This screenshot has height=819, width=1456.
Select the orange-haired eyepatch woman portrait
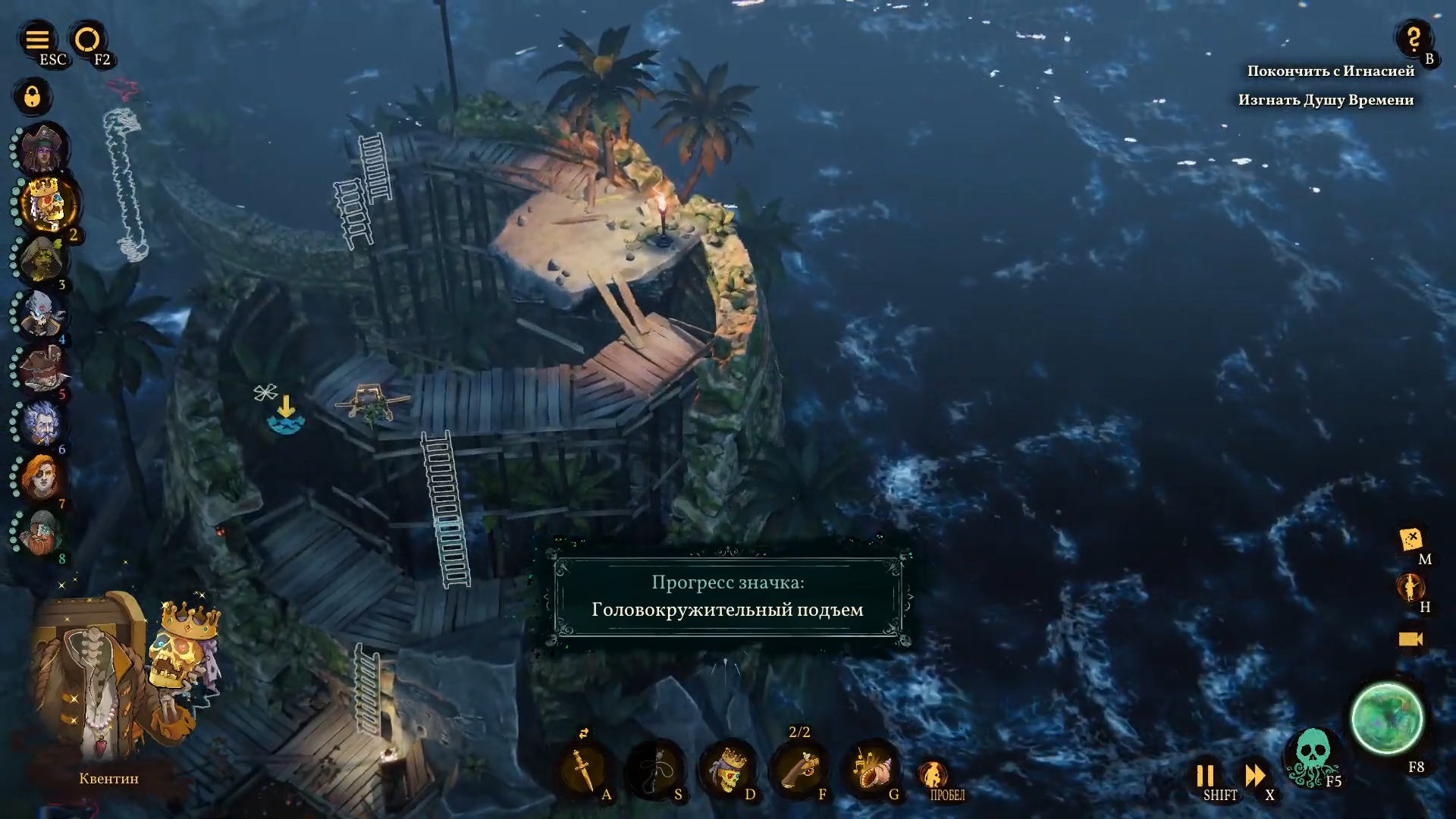point(40,477)
